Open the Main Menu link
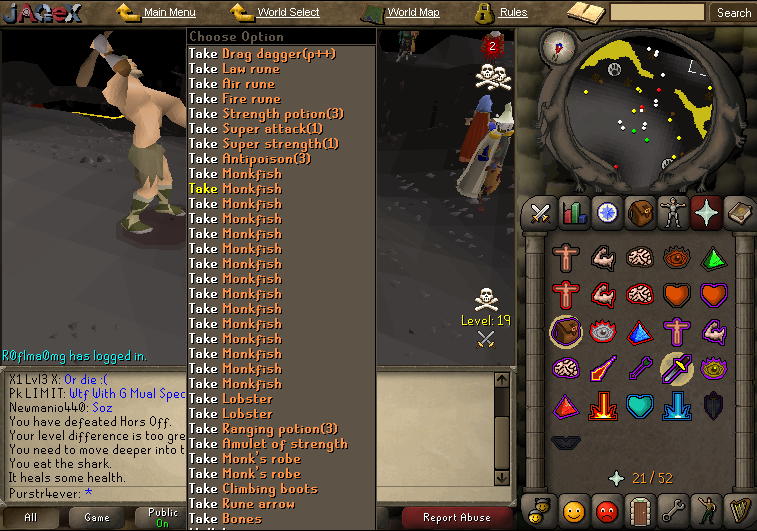Screen dimensions: 757x531 (168, 13)
